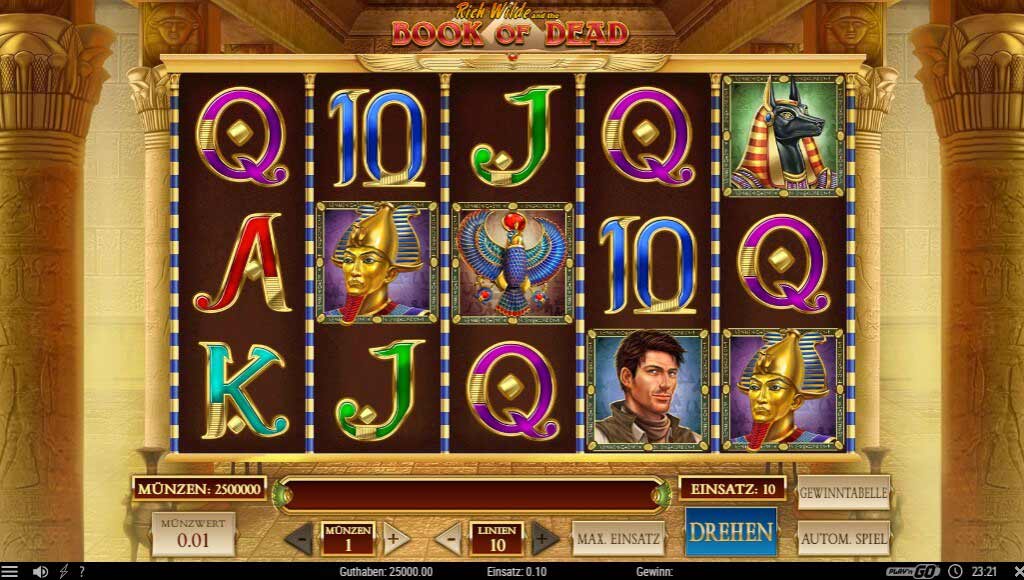The width and height of the screenshot is (1024, 580).
Task: Decrease the number of Linien
Action: (448, 538)
